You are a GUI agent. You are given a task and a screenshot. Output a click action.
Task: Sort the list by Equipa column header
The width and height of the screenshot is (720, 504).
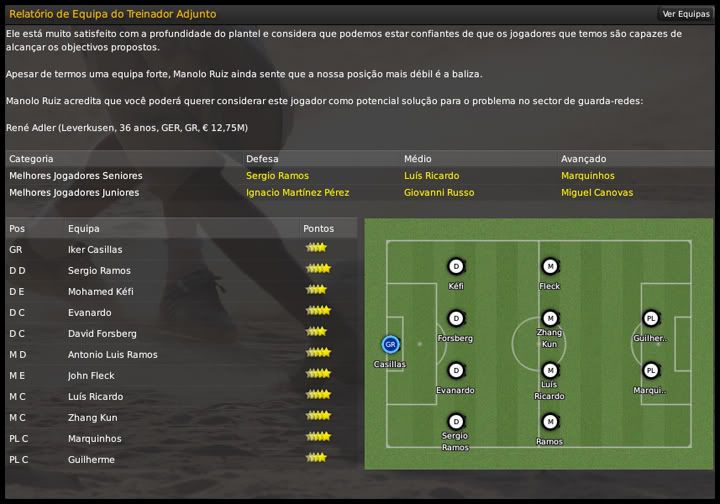coord(84,229)
